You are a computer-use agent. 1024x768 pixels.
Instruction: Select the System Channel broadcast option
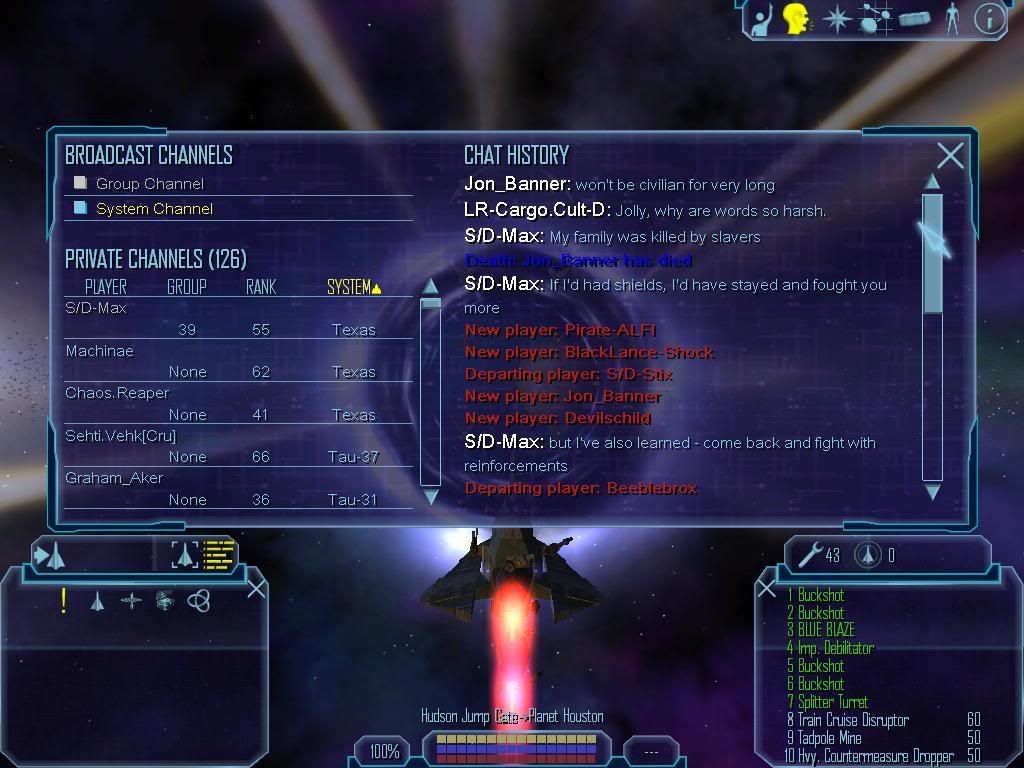(154, 209)
